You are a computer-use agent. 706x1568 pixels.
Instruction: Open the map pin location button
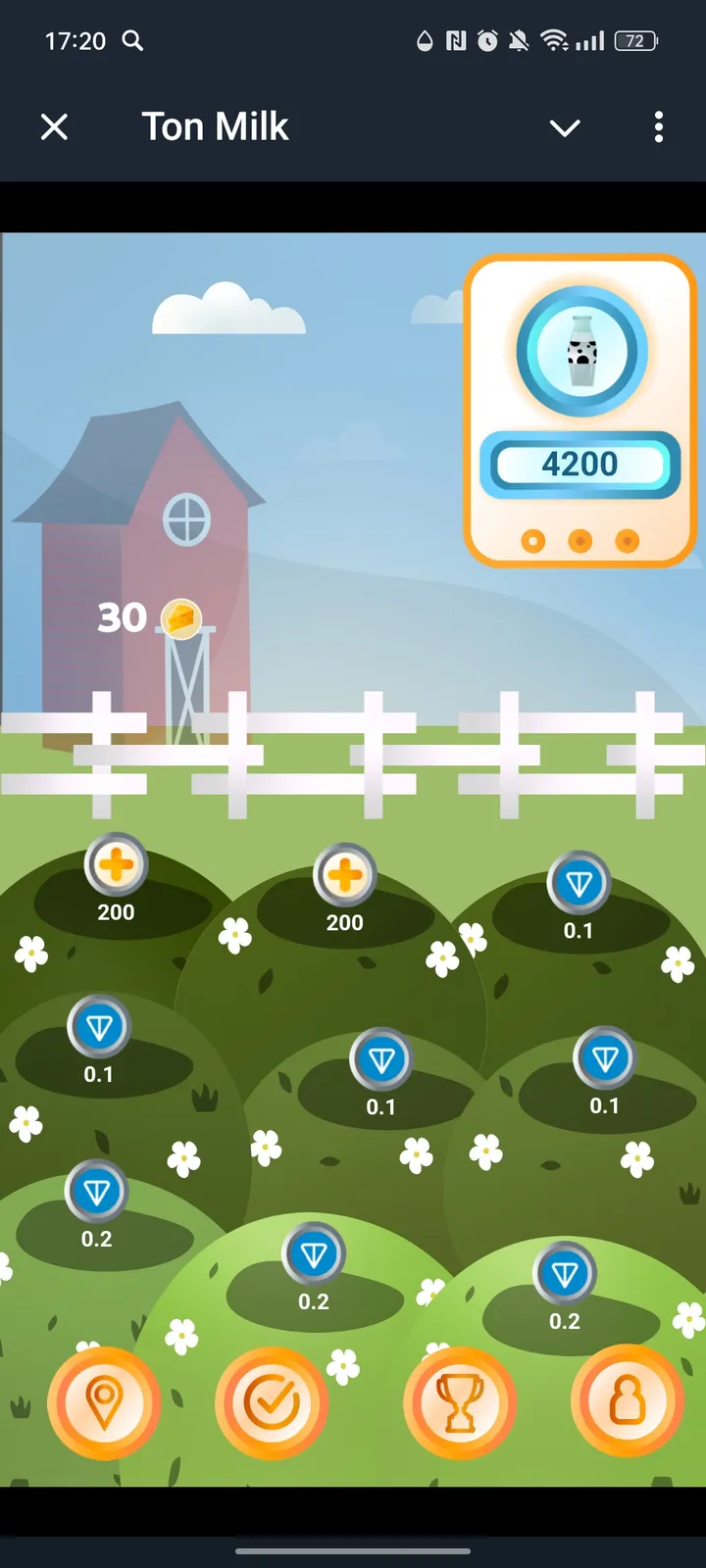coord(104,1402)
